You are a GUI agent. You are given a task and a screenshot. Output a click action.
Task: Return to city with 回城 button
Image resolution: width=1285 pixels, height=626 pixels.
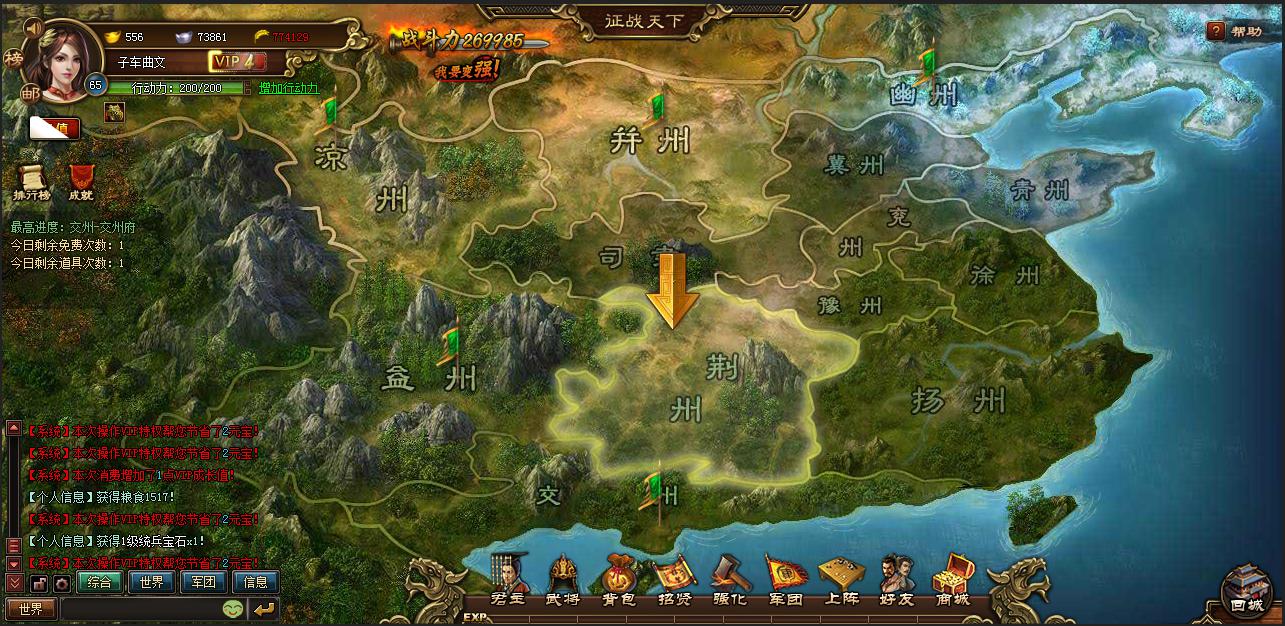click(1246, 592)
